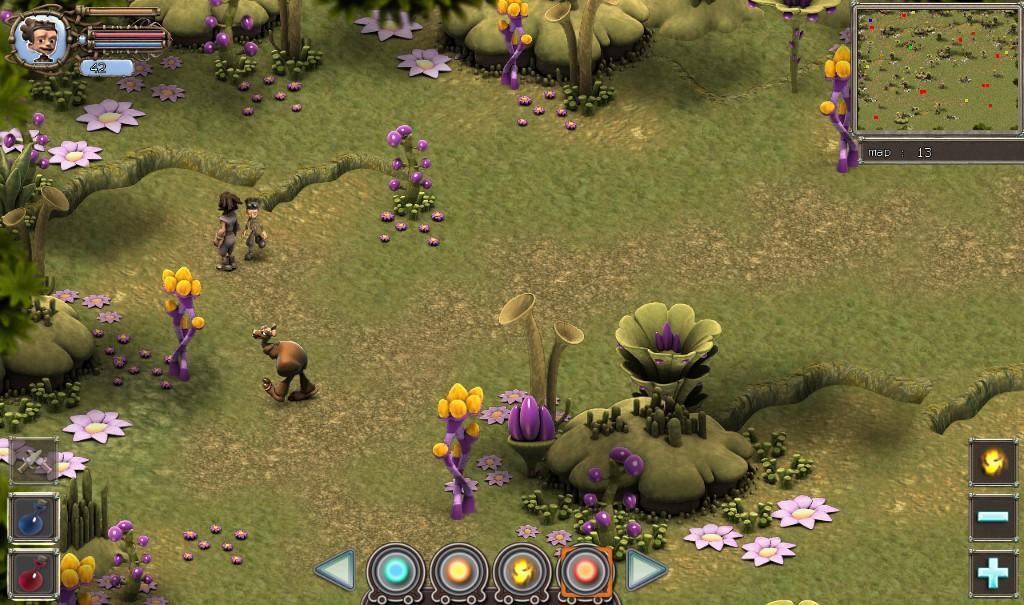The height and width of the screenshot is (605, 1024).
Task: Click the fire icon above the minus button
Action: tap(993, 463)
